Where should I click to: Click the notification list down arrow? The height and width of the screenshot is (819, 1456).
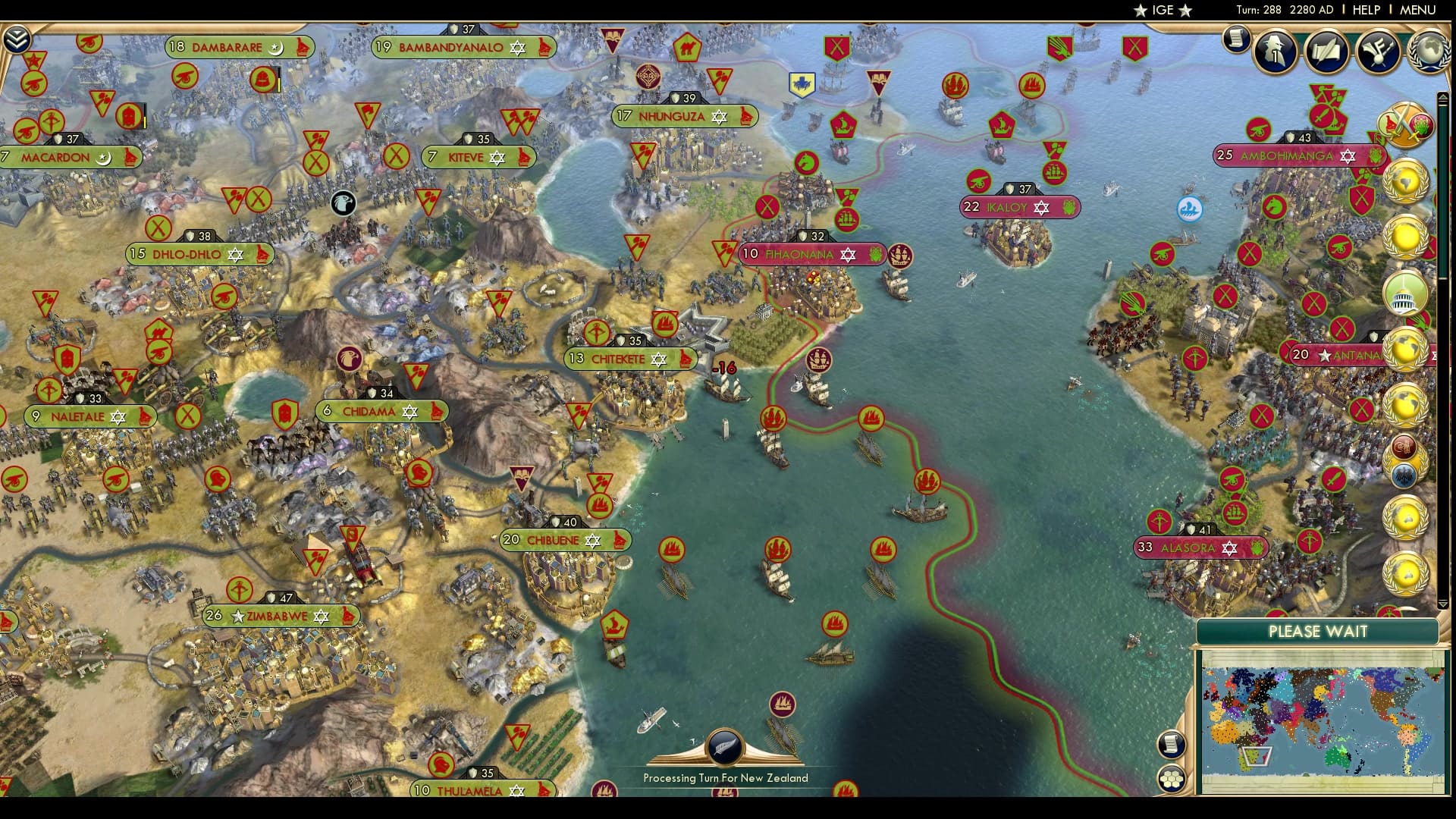tap(1443, 604)
